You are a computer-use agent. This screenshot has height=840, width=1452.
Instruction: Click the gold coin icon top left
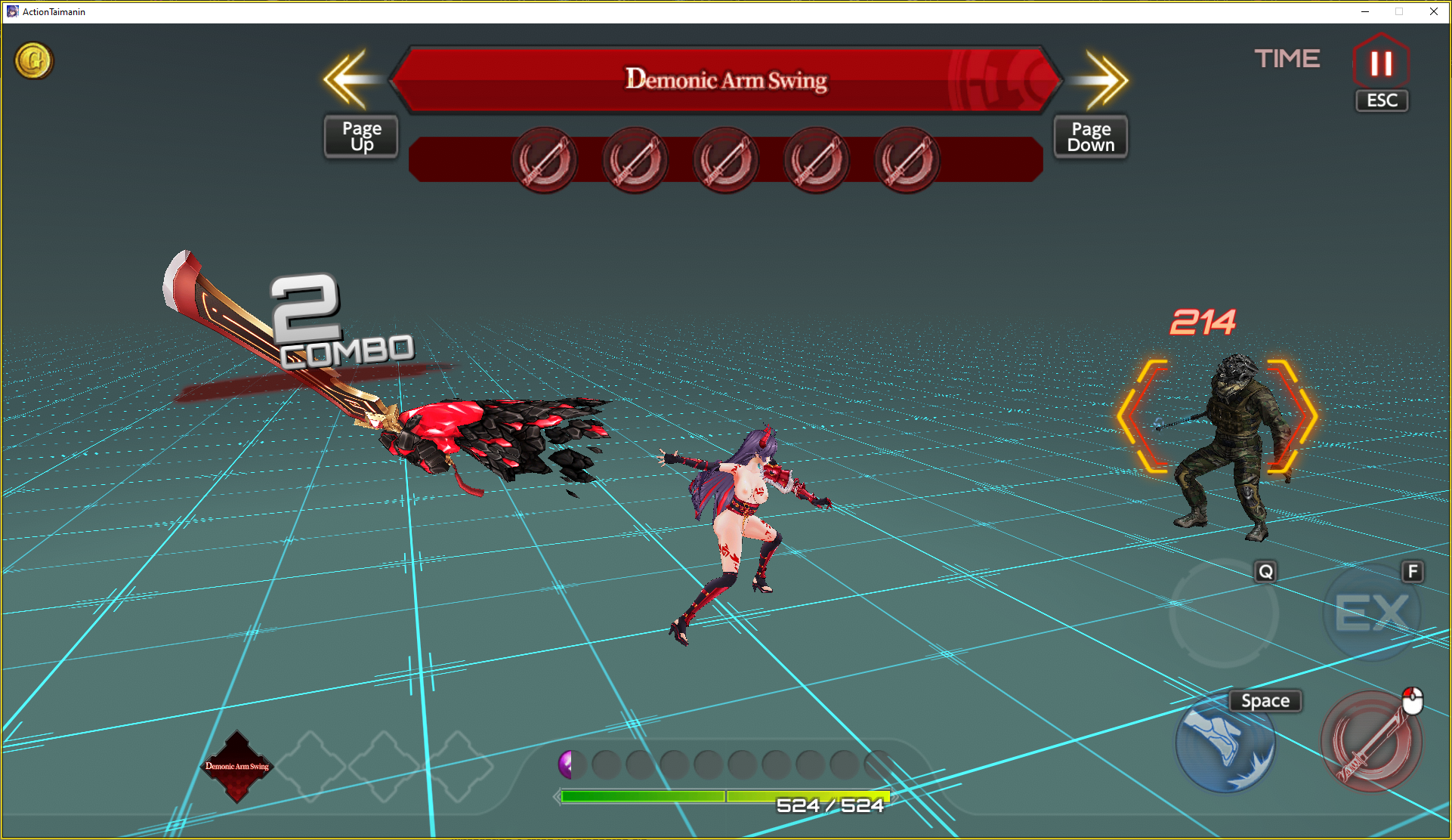(x=34, y=61)
